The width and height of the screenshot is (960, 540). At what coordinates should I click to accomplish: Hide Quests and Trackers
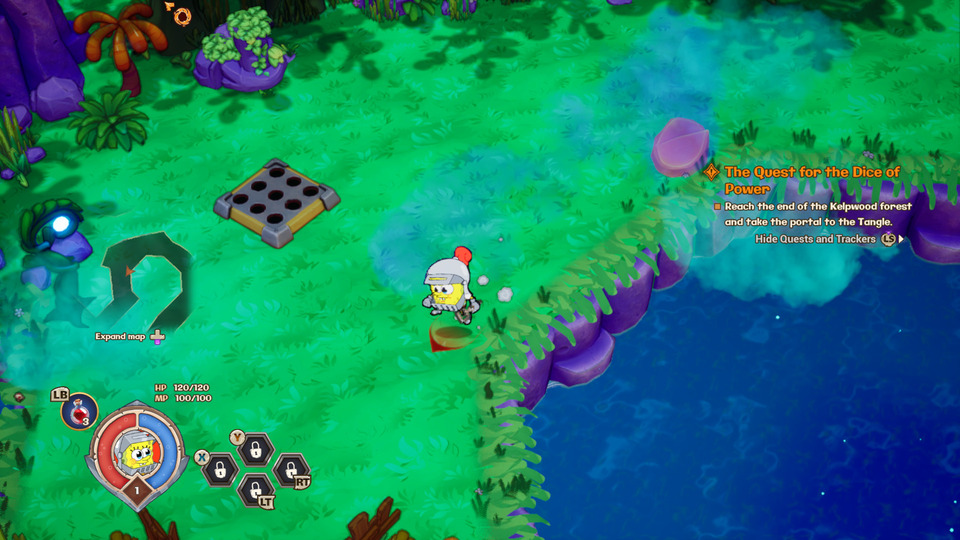click(x=815, y=239)
